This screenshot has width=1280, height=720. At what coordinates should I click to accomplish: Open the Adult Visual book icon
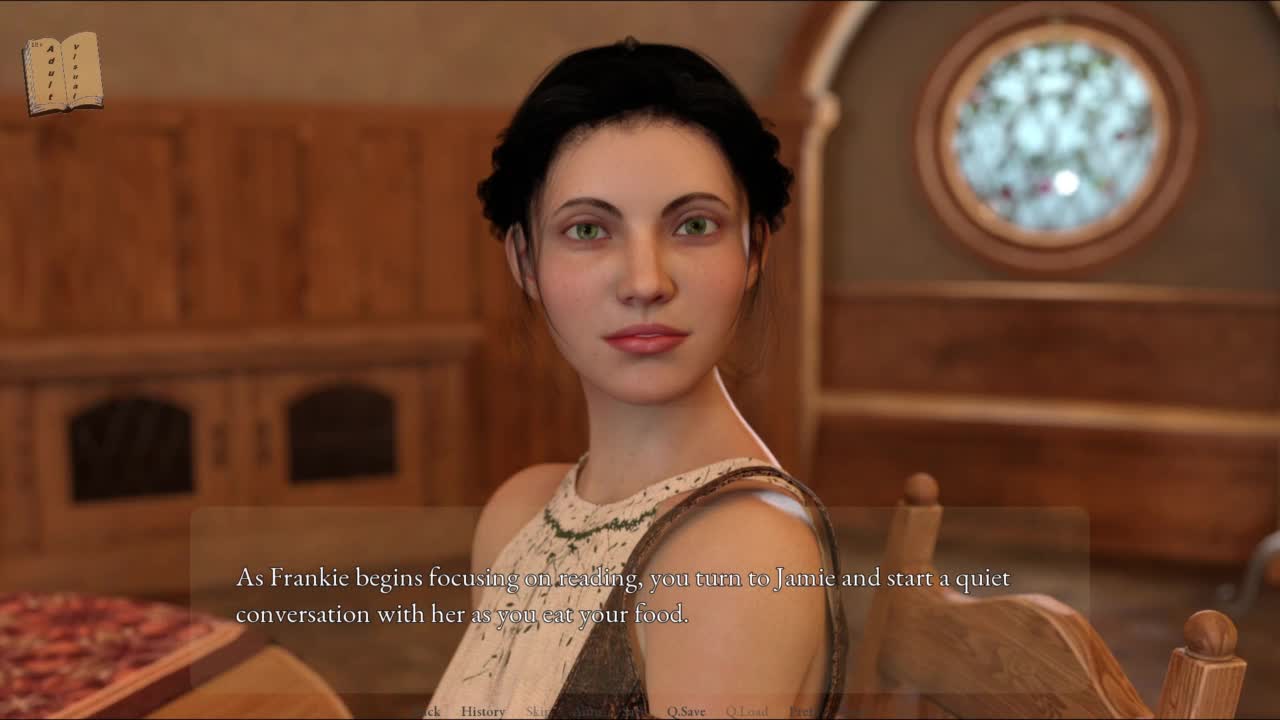[x=63, y=73]
